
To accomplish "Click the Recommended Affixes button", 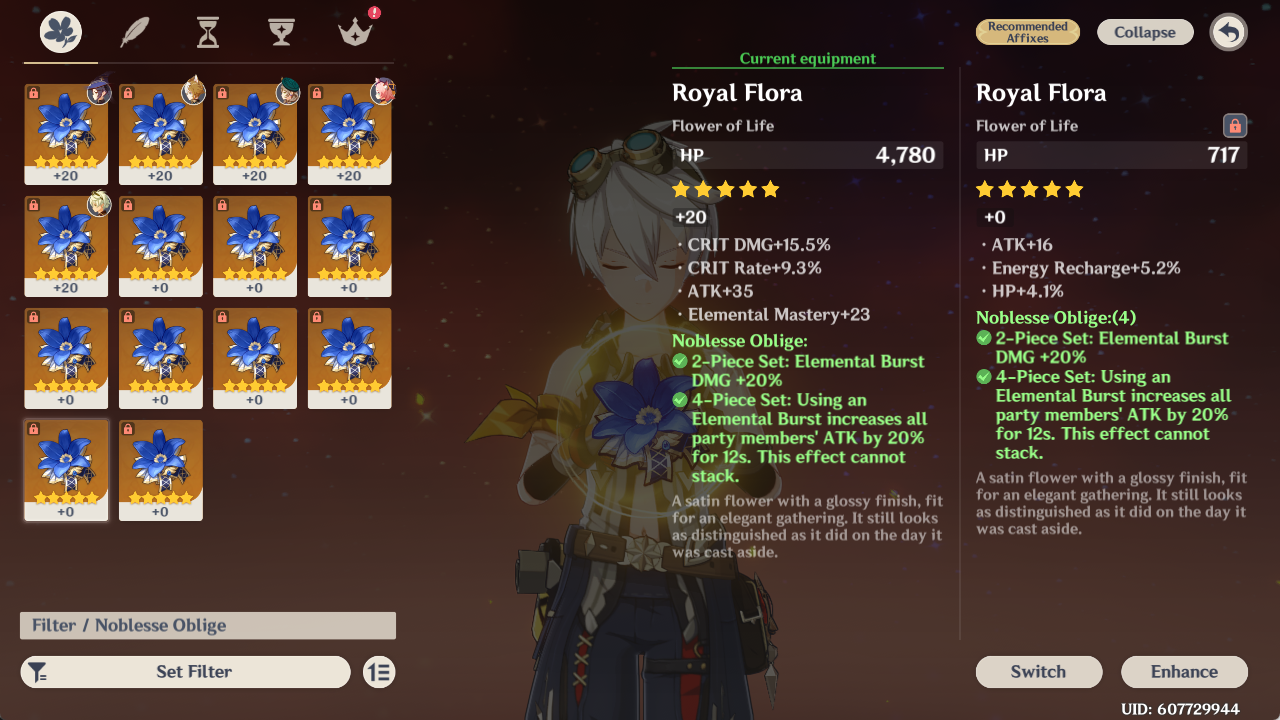I will pyautogui.click(x=1028, y=32).
